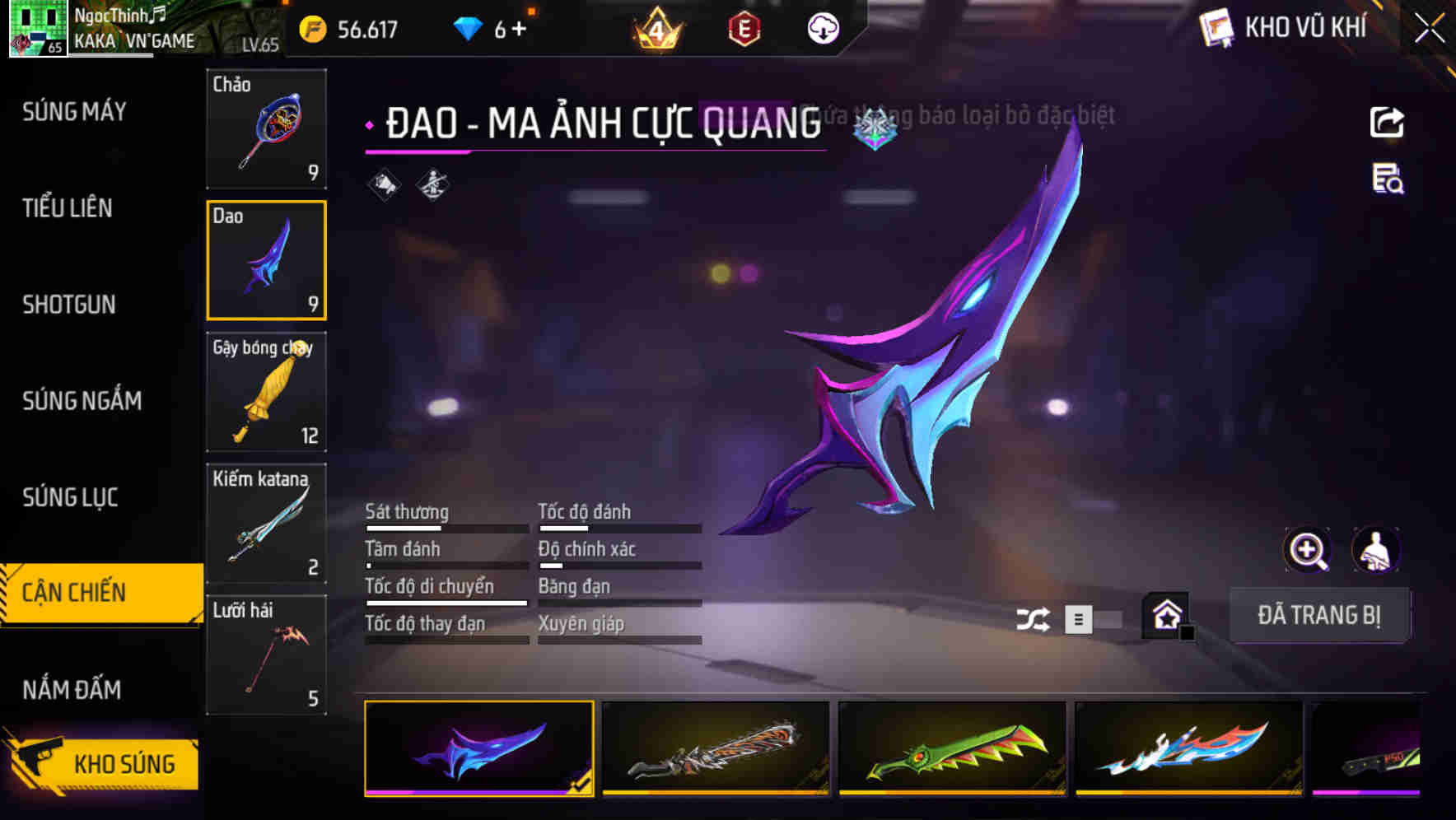
Task: Click the loudspeaker attribute badge under weapon name
Action: point(383,184)
